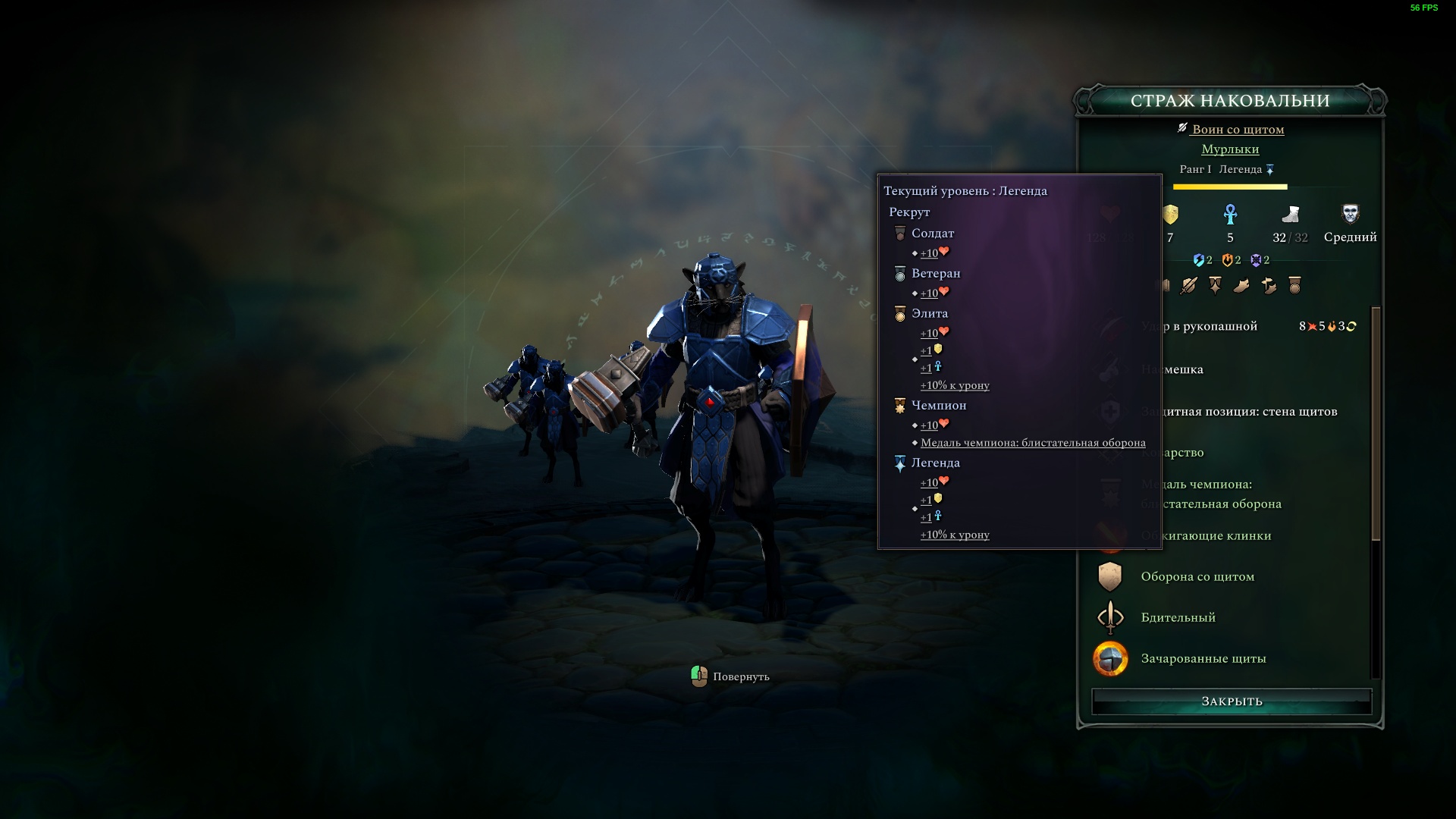Image resolution: width=1456 pixels, height=819 pixels.
Task: Select the Оборона со щитом ability row
Action: (1197, 576)
